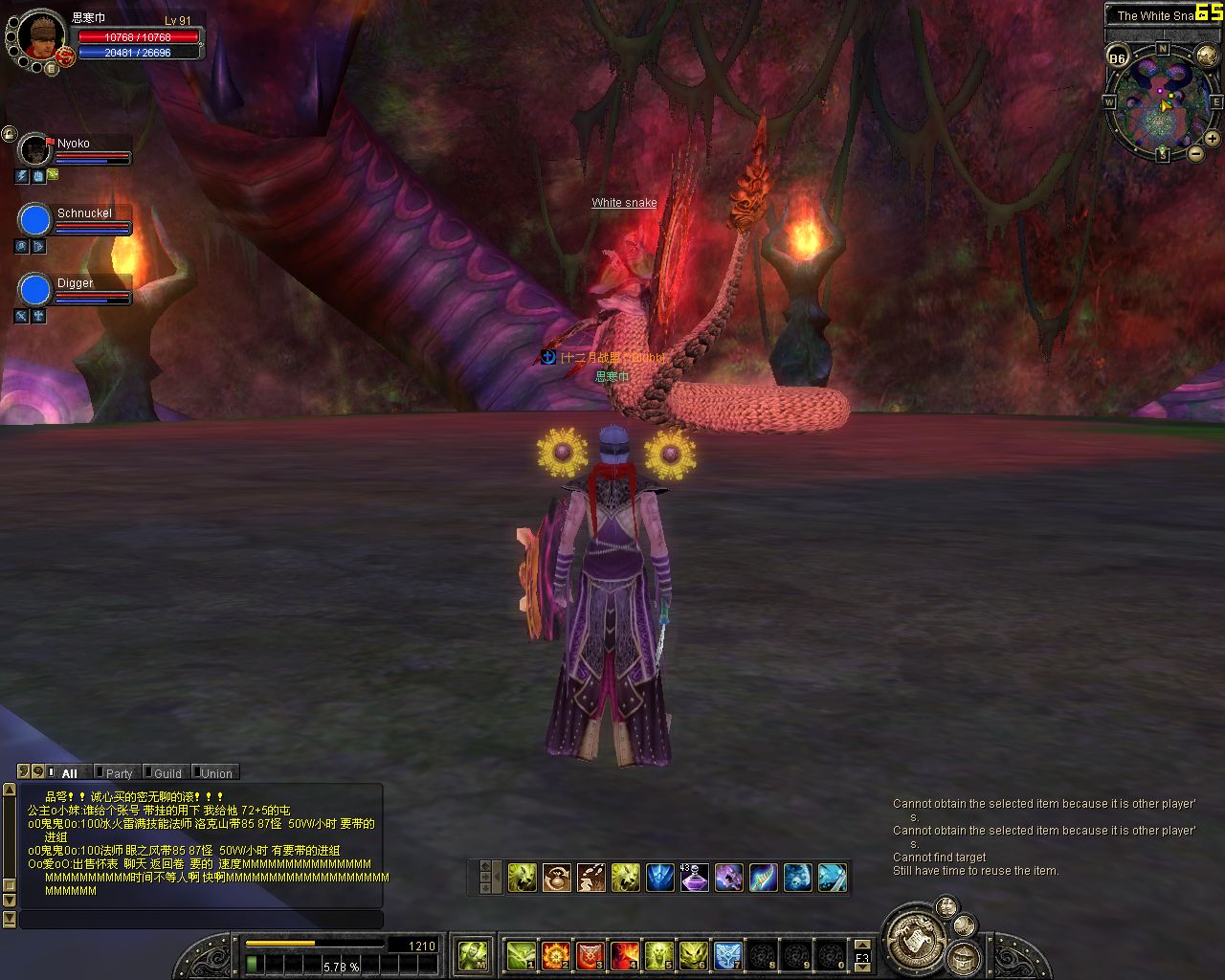Switch to the Party chat tab
Viewport: 1225px width, 980px height.
coord(119,773)
